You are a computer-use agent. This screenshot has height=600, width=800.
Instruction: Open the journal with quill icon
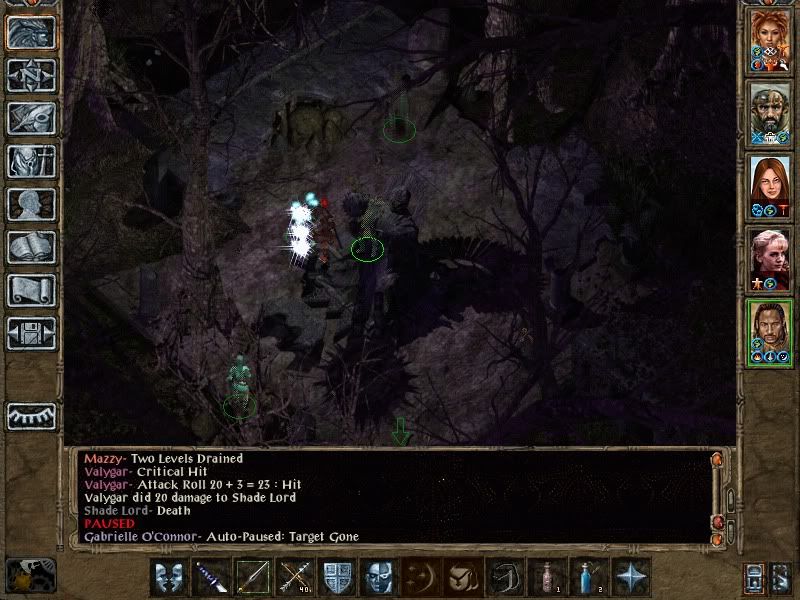click(31, 118)
